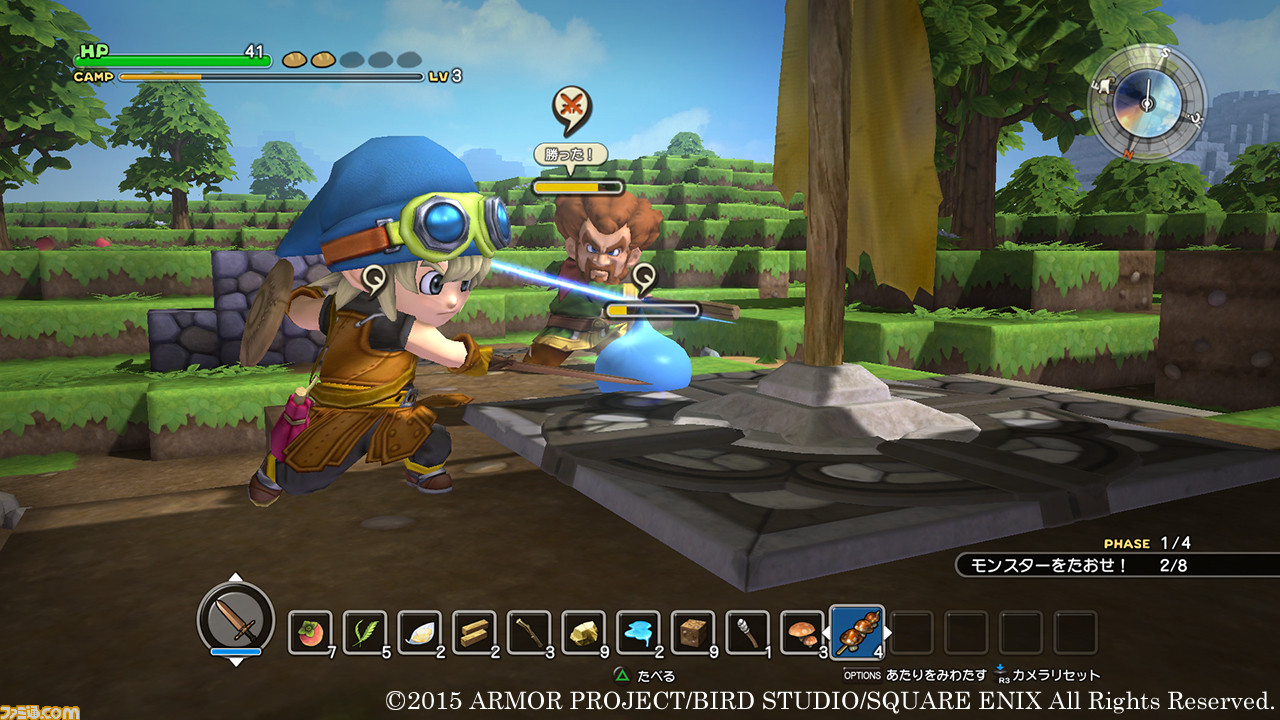
Task: Select the torch item slot
Action: (747, 632)
